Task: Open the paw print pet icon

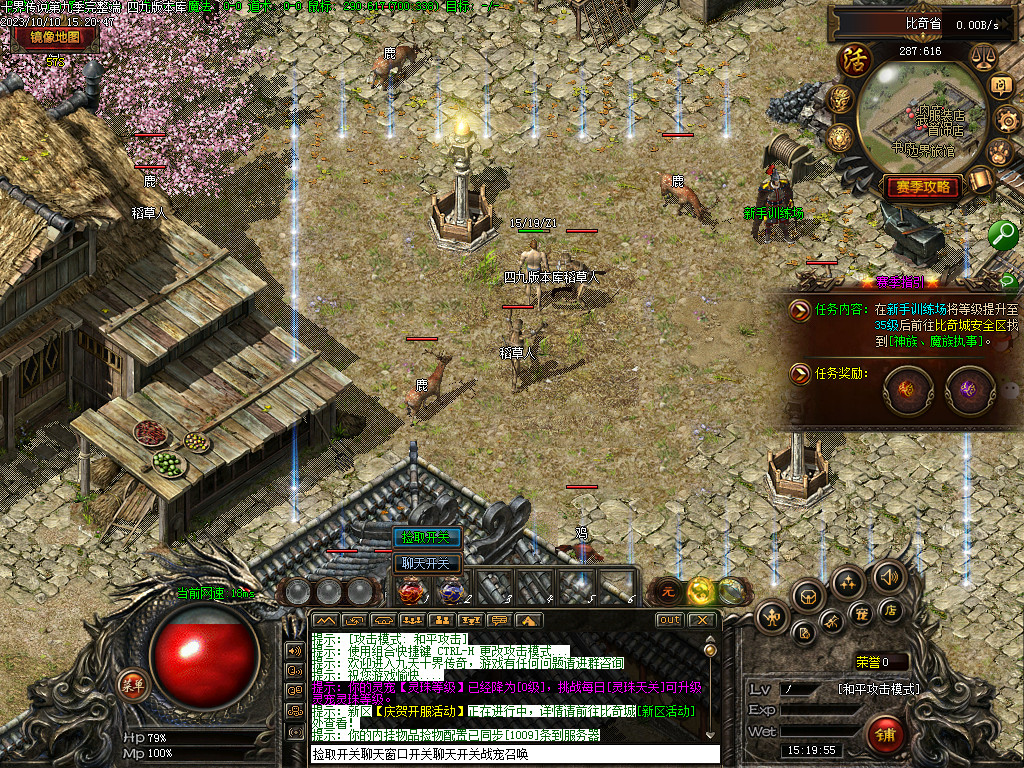Action: point(999,152)
